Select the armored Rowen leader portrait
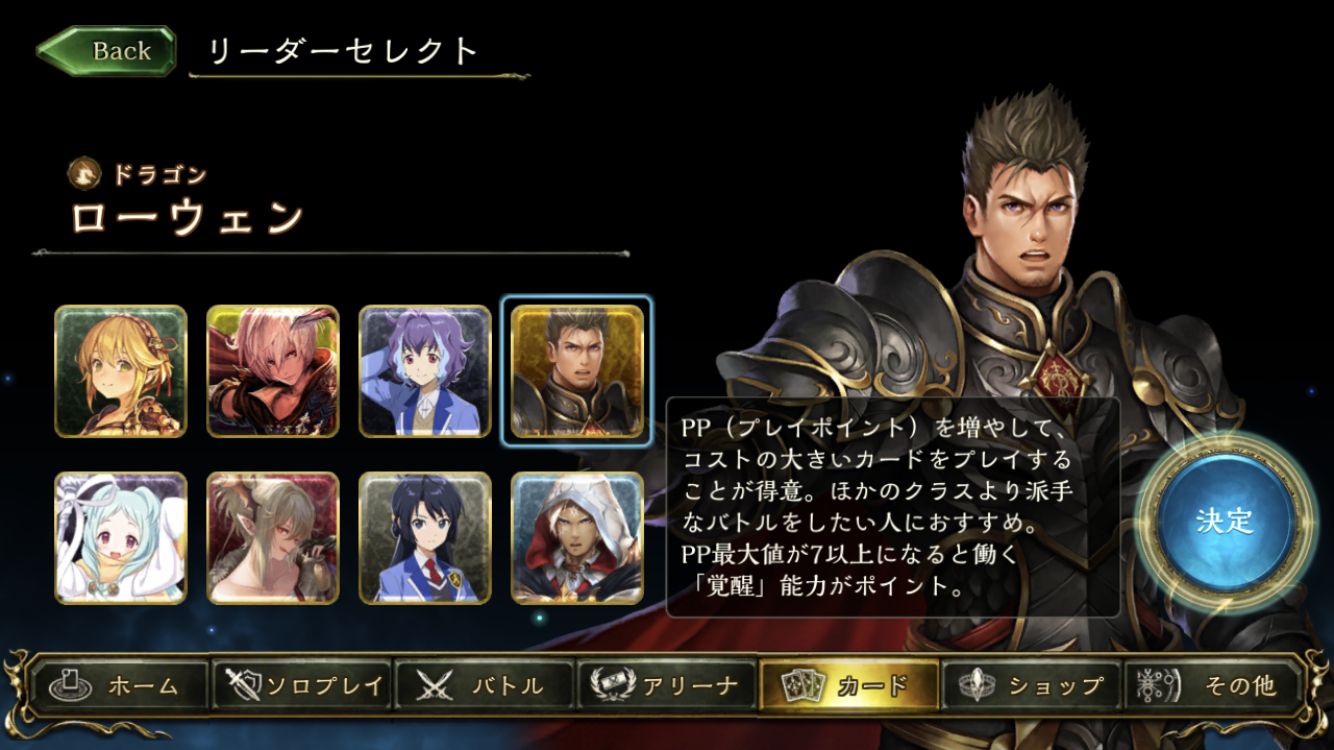 coord(577,371)
